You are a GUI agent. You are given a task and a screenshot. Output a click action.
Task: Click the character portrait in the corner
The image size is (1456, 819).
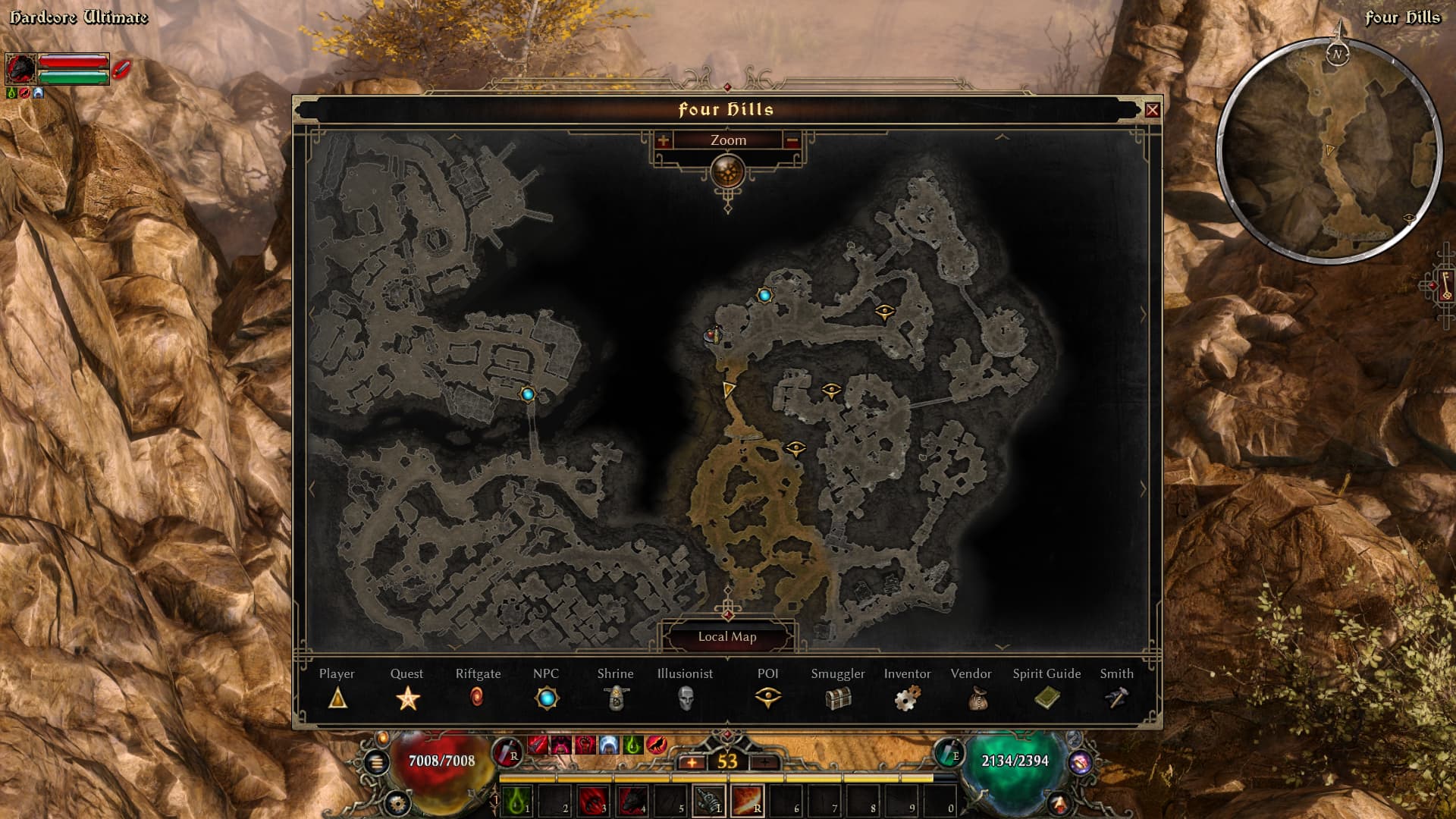(x=20, y=69)
